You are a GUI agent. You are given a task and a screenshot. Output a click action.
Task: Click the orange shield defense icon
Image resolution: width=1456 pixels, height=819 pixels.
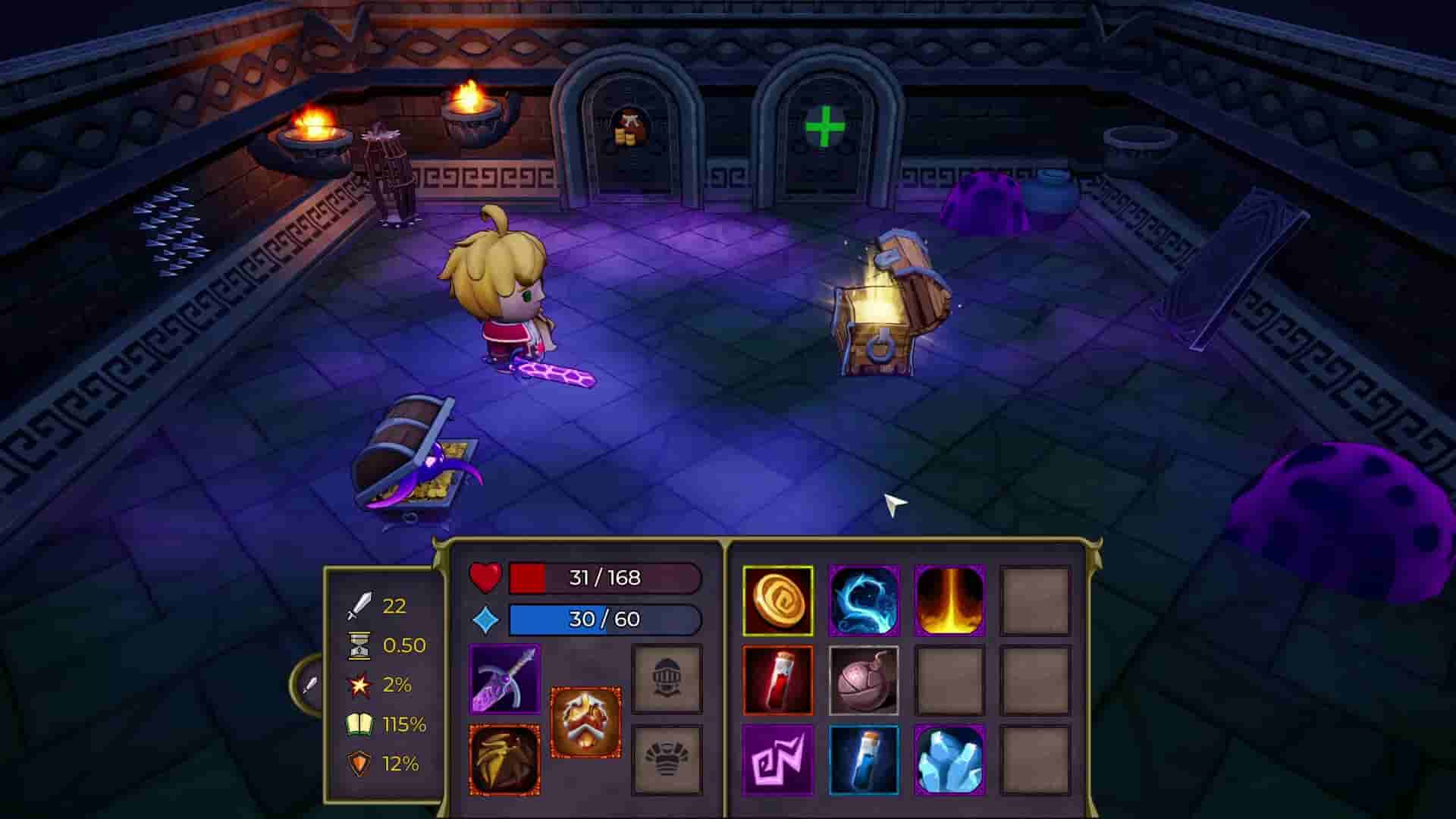pos(358,761)
